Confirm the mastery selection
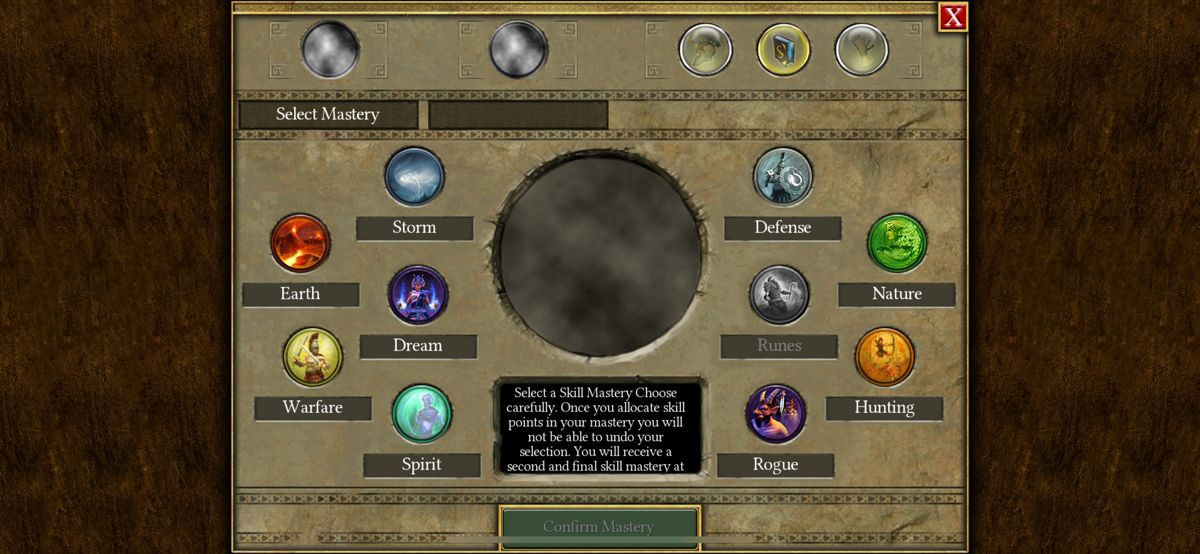The width and height of the screenshot is (1200, 554). (x=599, y=527)
